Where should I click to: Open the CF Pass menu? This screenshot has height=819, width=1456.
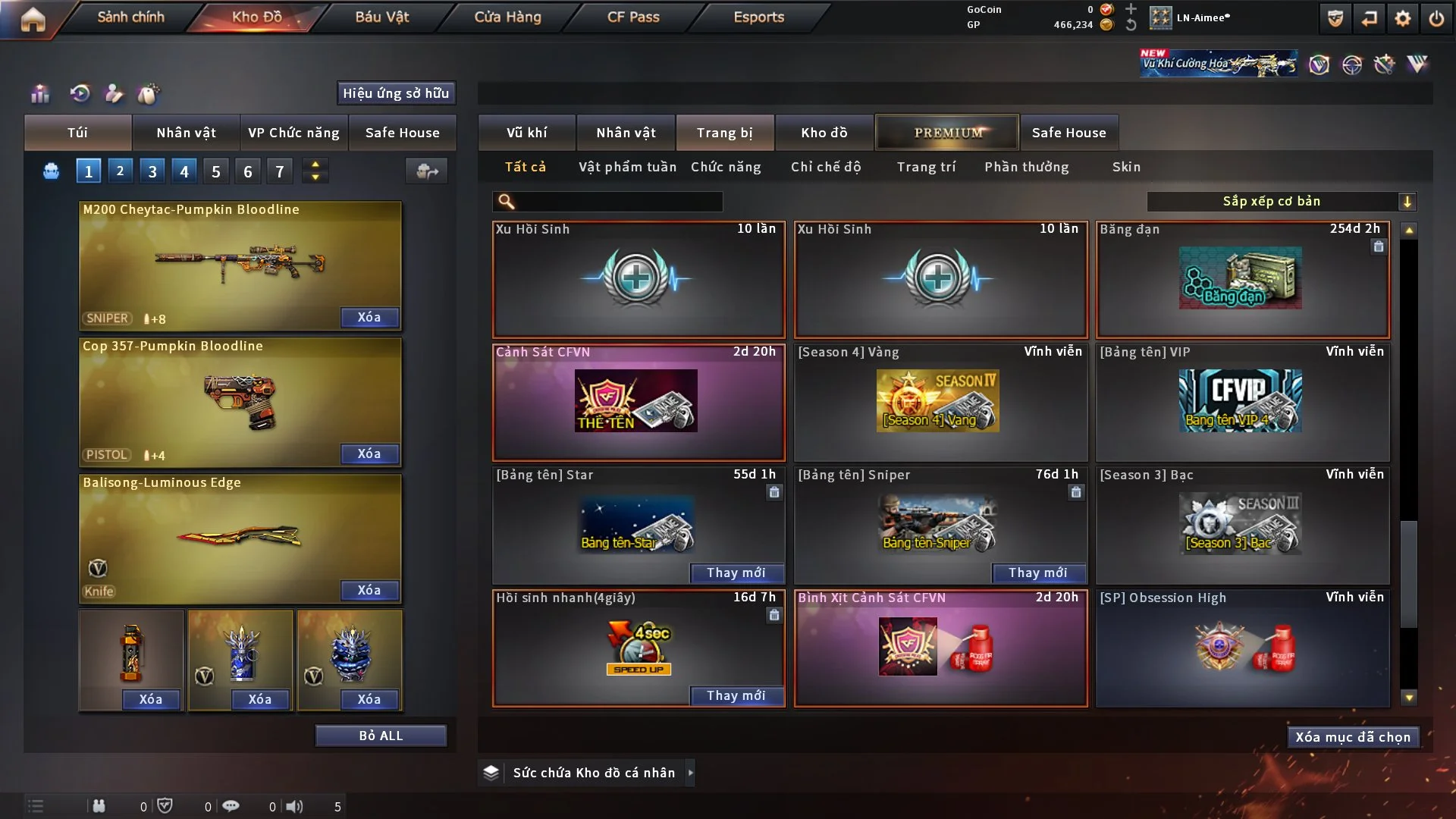click(x=633, y=17)
